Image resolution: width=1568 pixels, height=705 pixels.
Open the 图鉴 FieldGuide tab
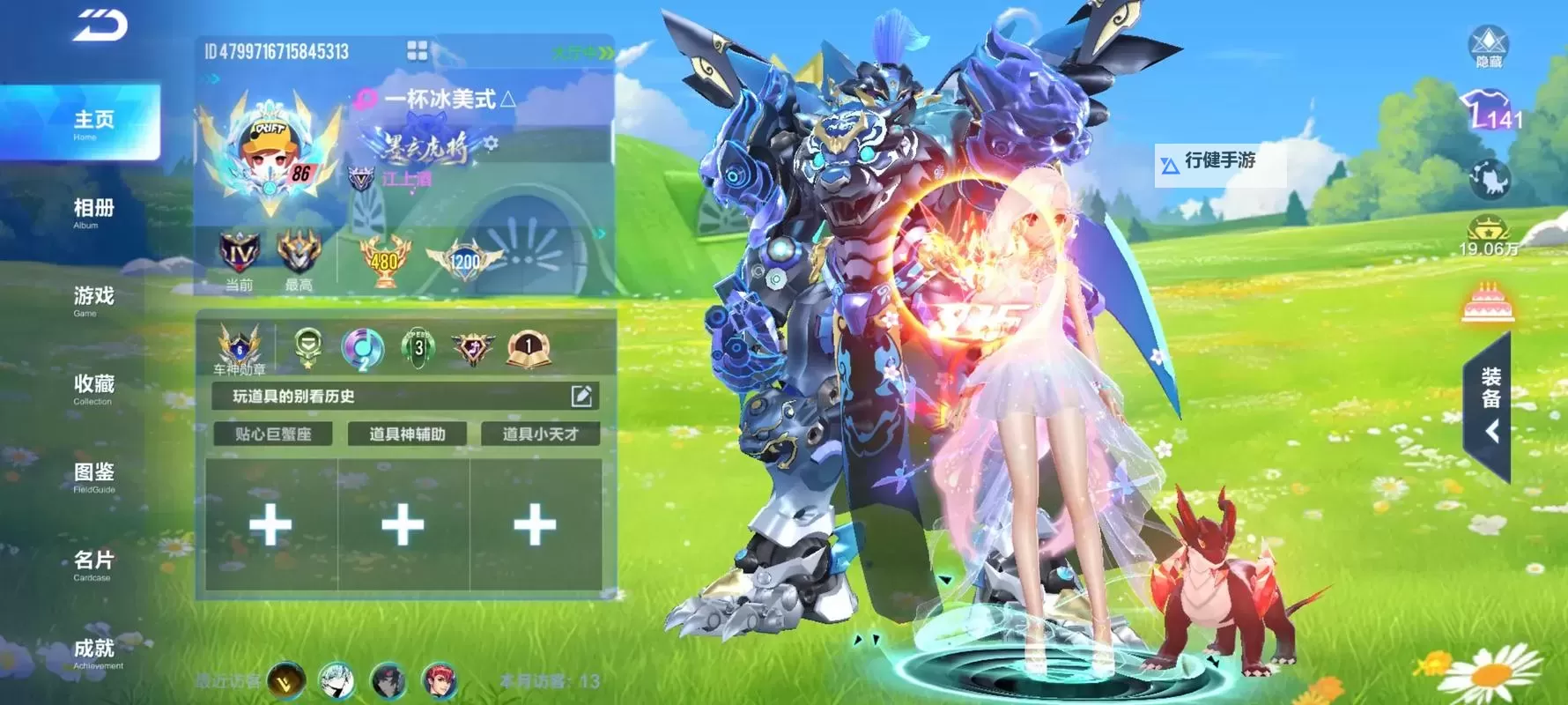point(92,476)
